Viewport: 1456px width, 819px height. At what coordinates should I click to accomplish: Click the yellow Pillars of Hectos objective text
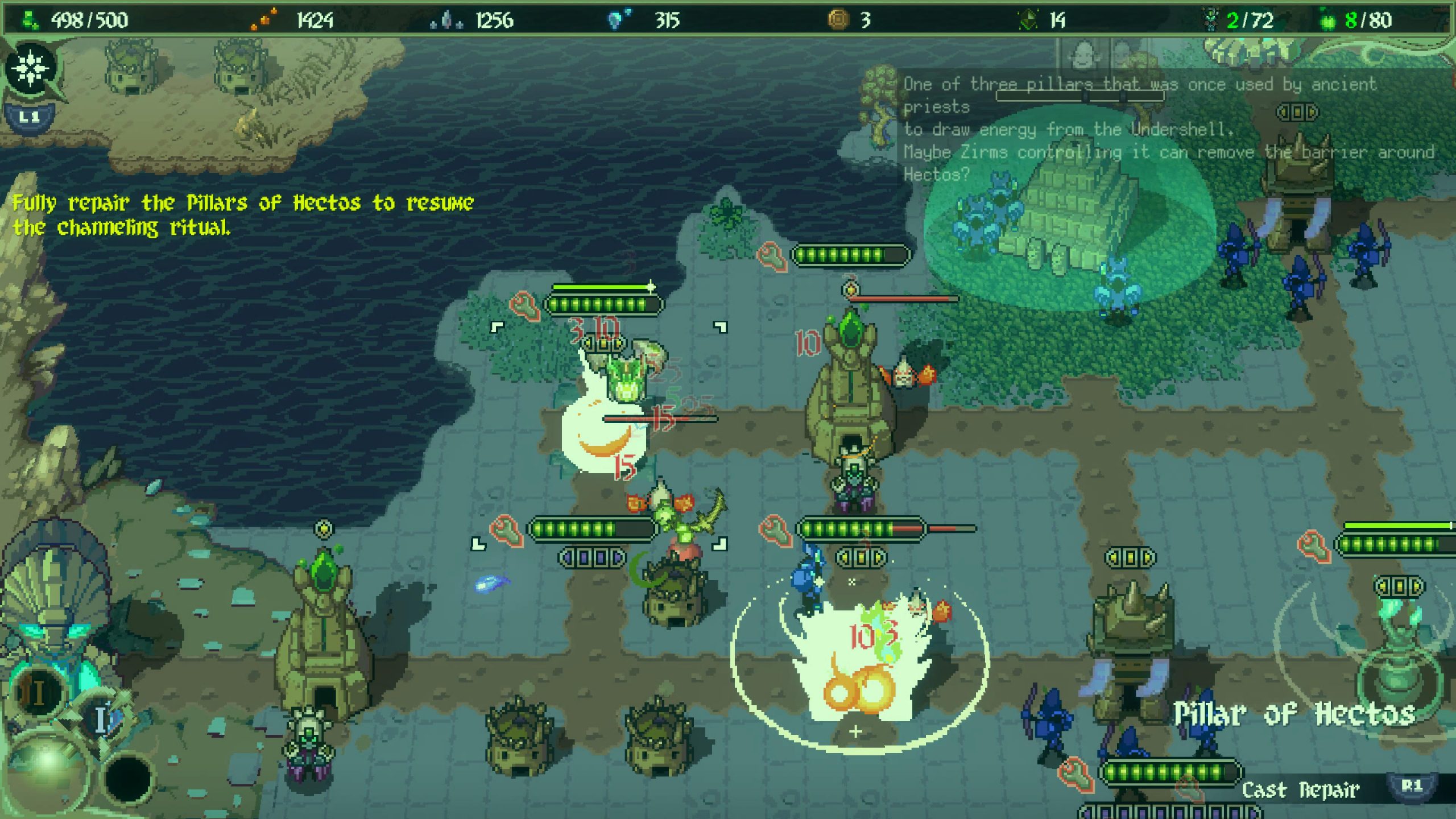[x=243, y=215]
